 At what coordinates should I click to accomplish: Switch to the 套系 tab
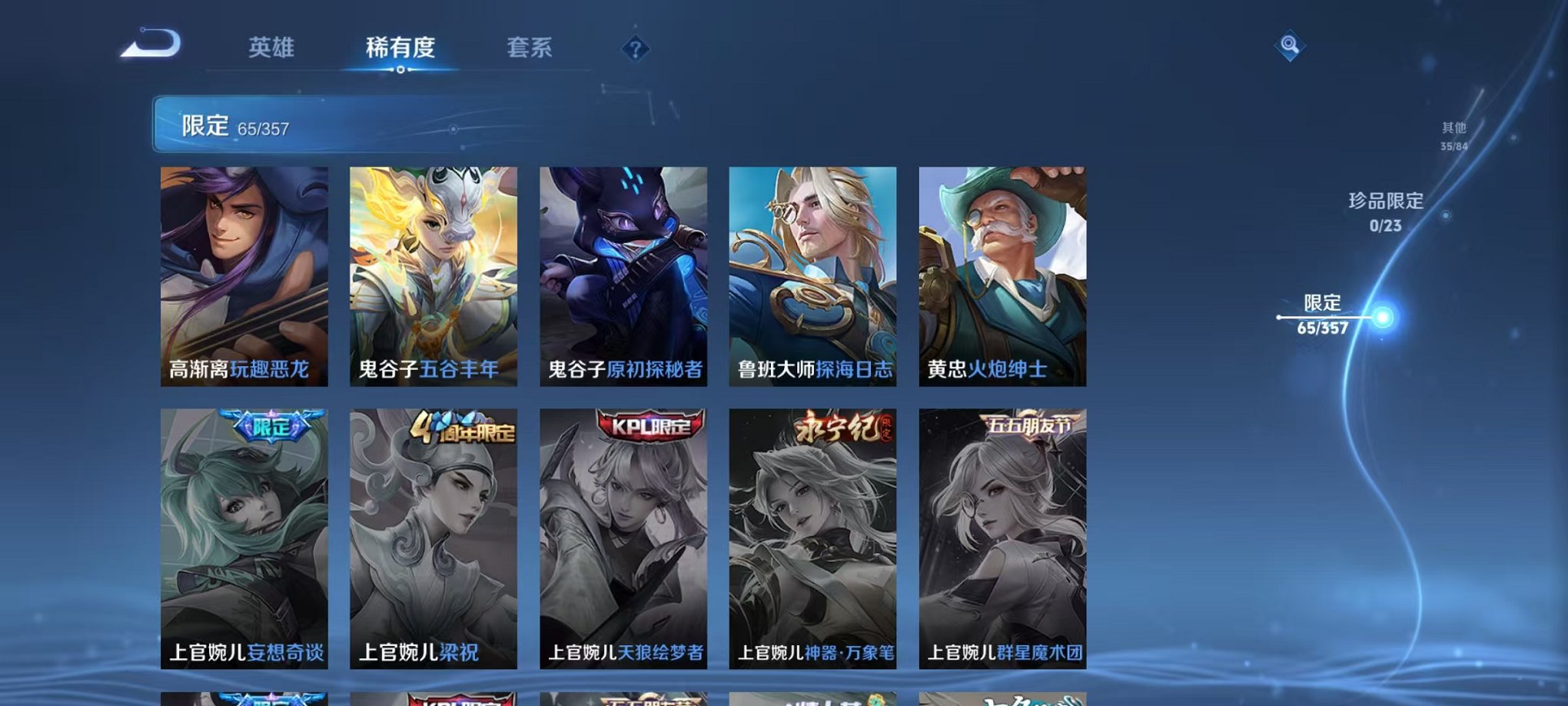pyautogui.click(x=530, y=48)
